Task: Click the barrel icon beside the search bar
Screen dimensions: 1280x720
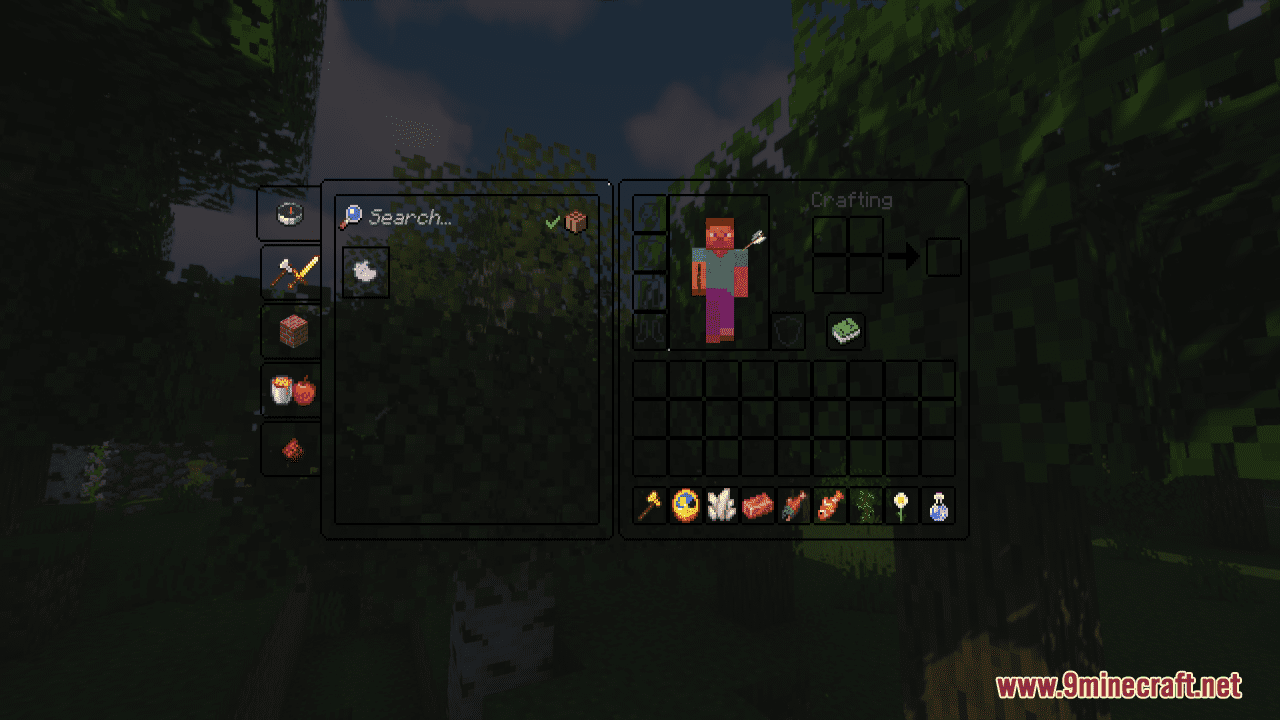Action: 578,221
